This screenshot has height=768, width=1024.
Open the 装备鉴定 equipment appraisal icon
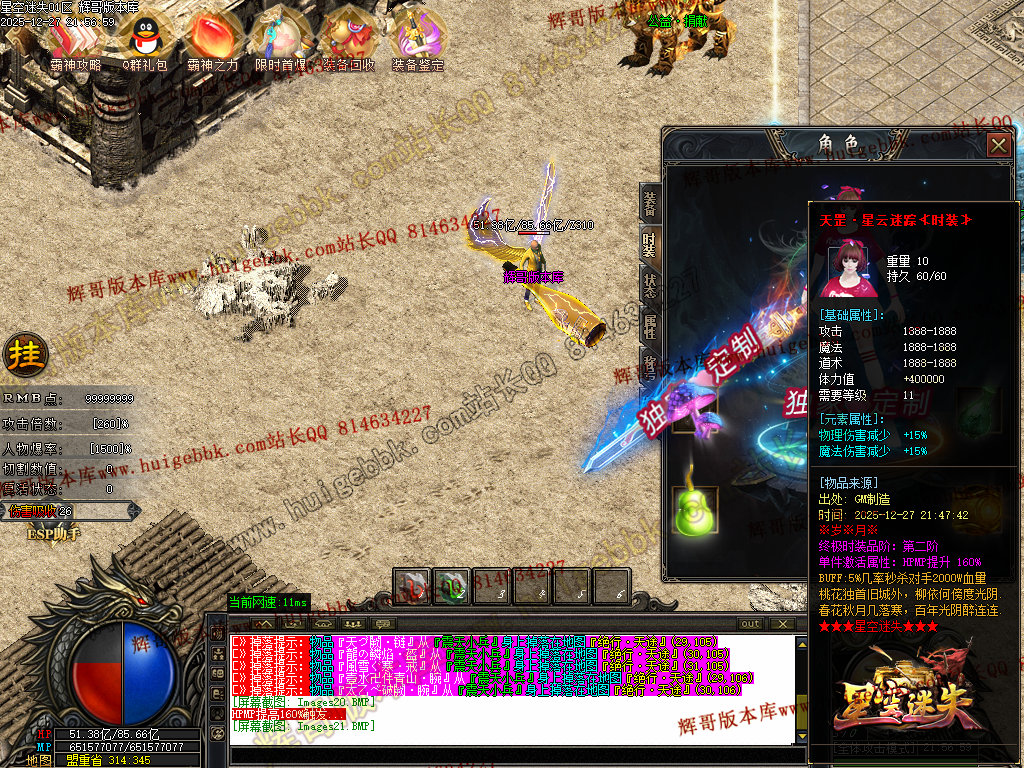(x=417, y=41)
